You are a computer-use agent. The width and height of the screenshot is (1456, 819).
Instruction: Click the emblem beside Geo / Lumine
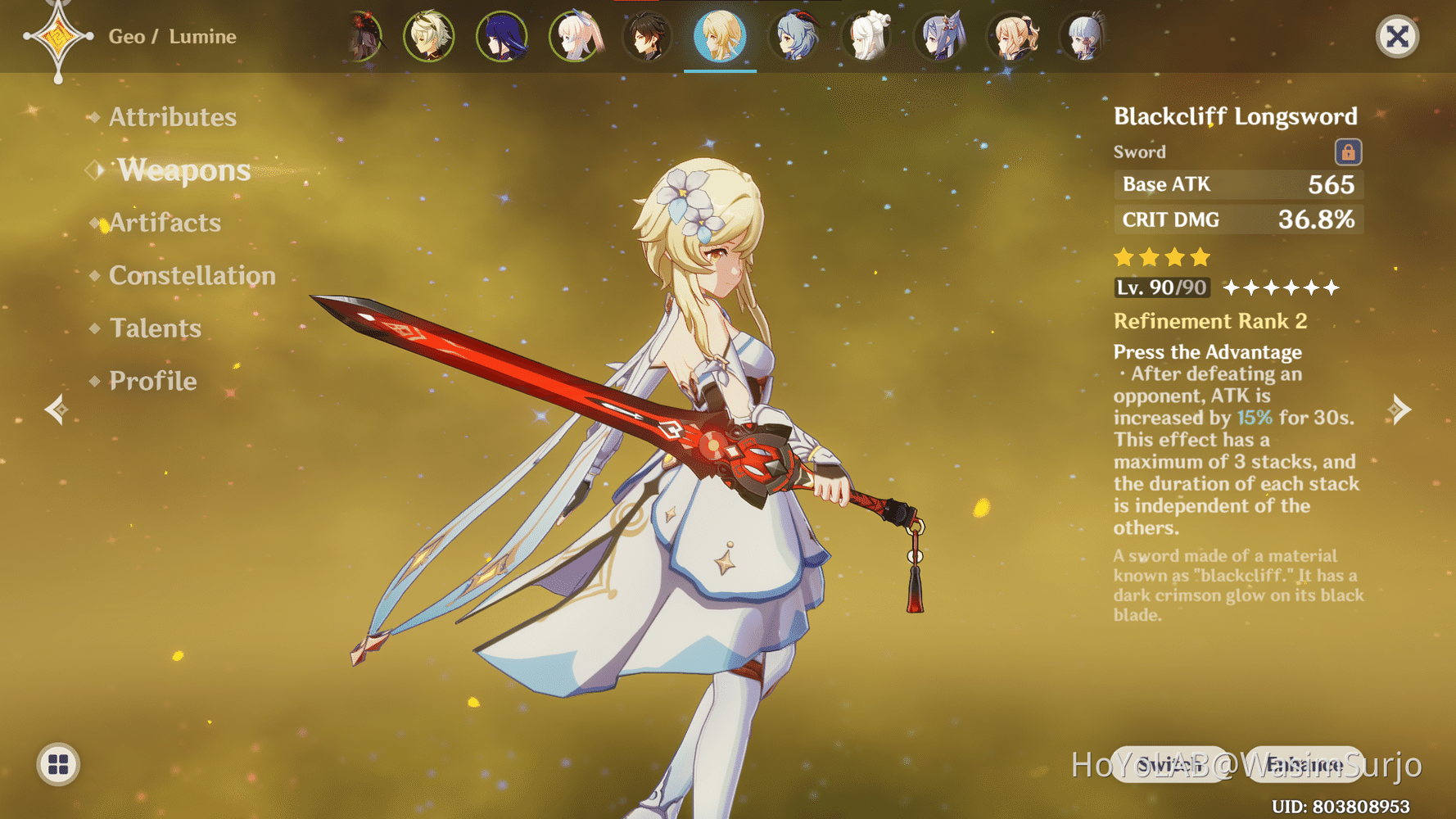coord(57,36)
